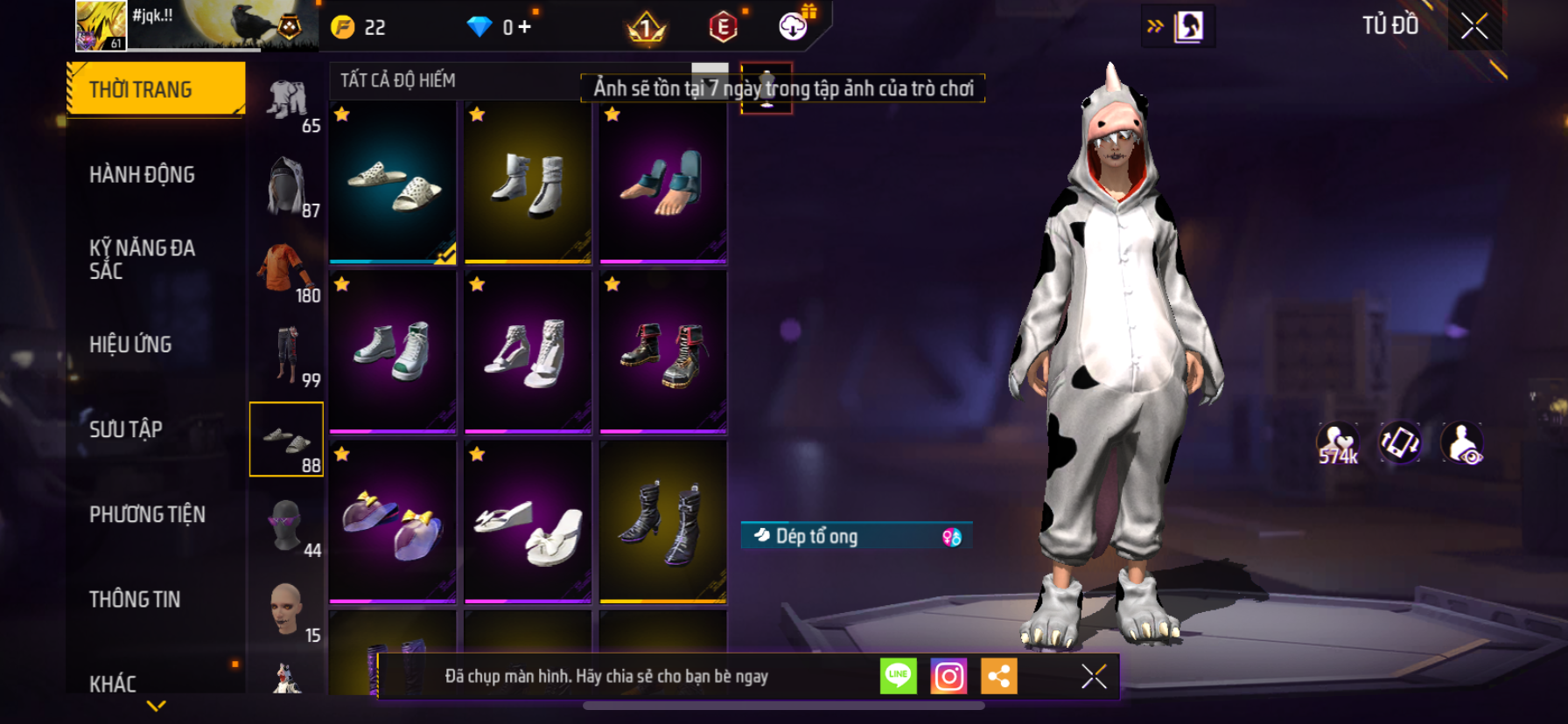Image resolution: width=1568 pixels, height=724 pixels.
Task: Show the Thông Tin tab
Action: click(135, 599)
